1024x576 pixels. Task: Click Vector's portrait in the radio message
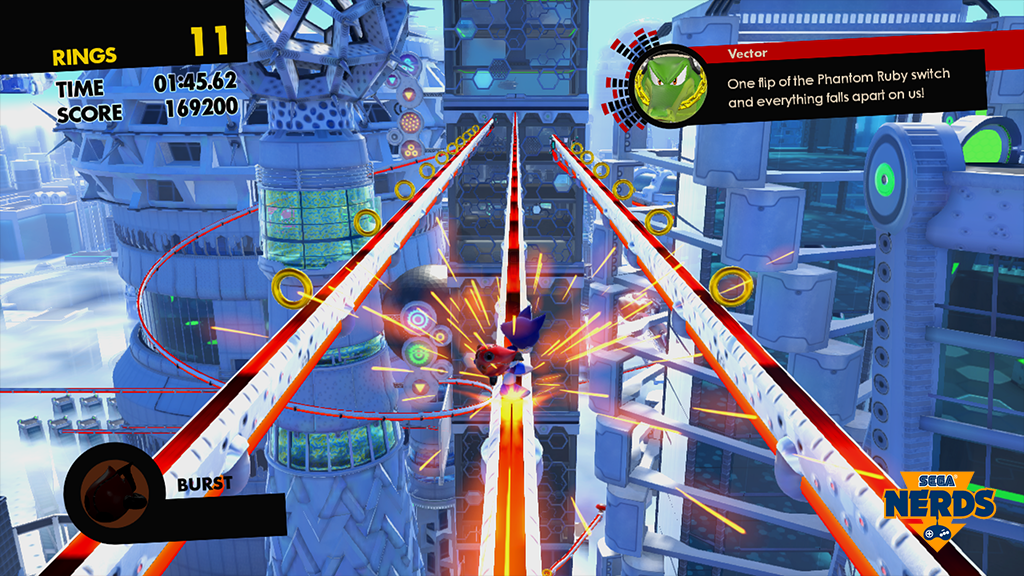click(660, 85)
